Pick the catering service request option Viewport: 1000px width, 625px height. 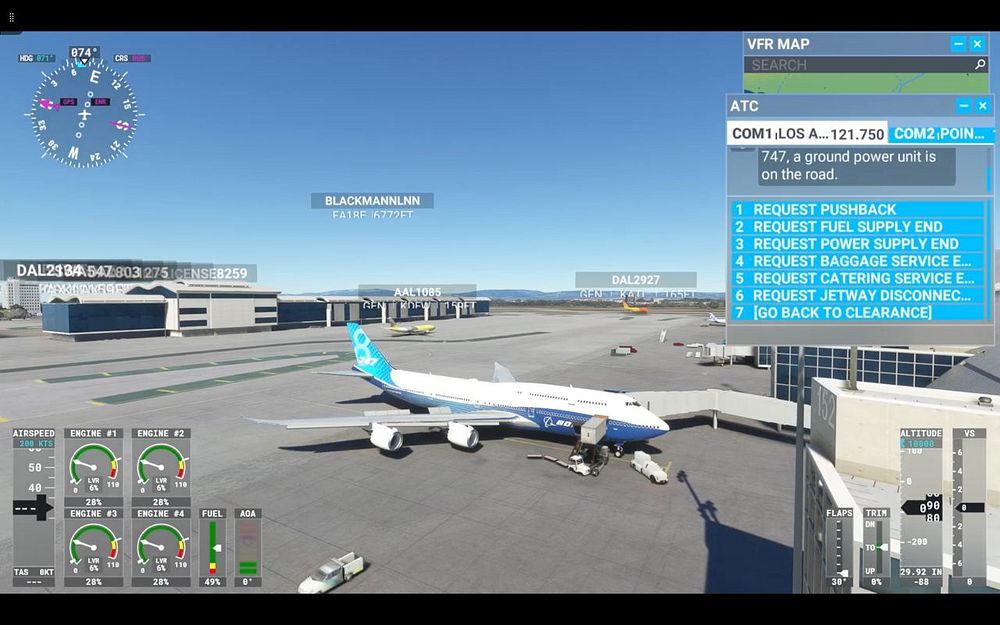pyautogui.click(x=858, y=278)
